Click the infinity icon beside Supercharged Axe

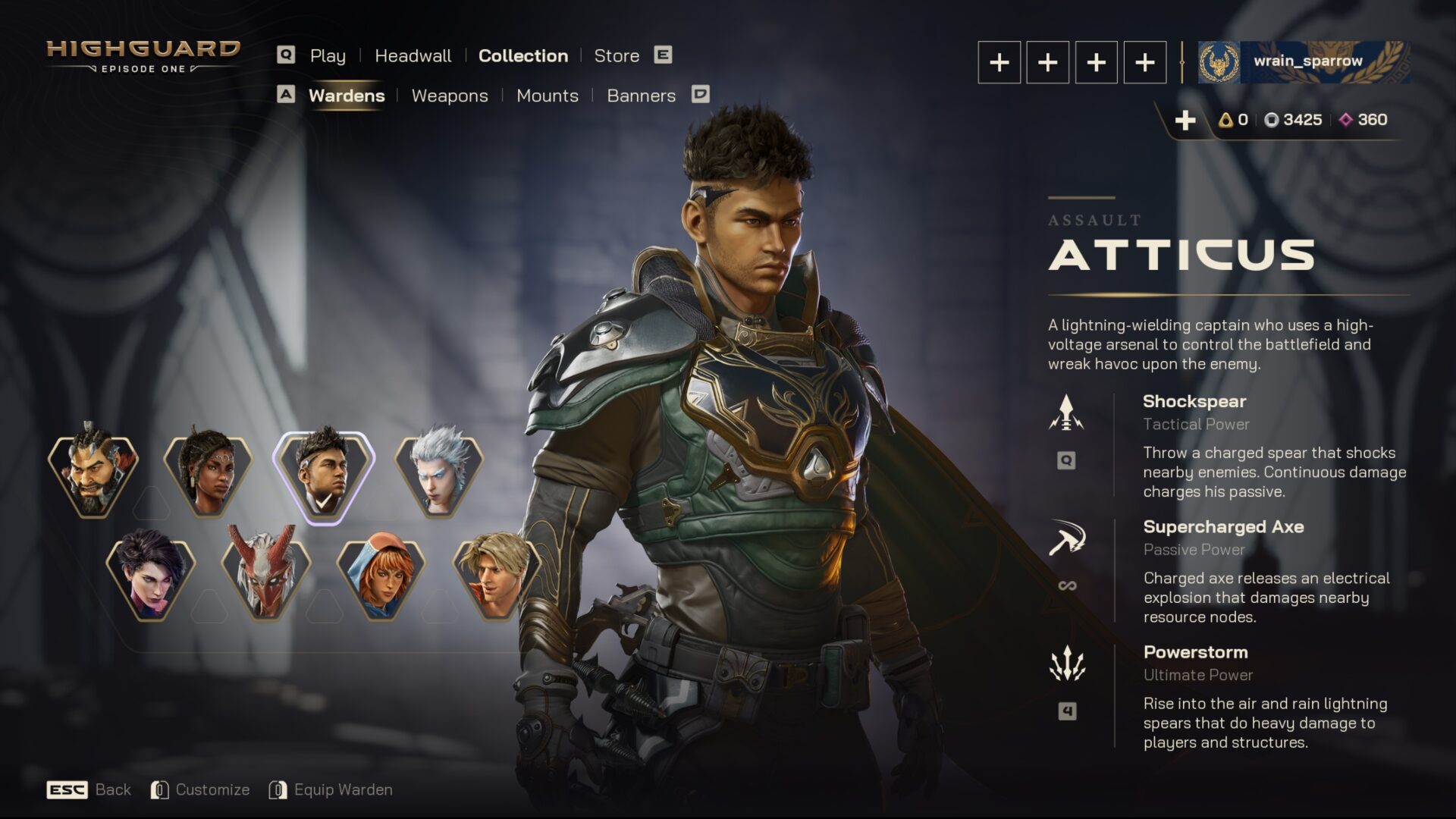tap(1068, 585)
